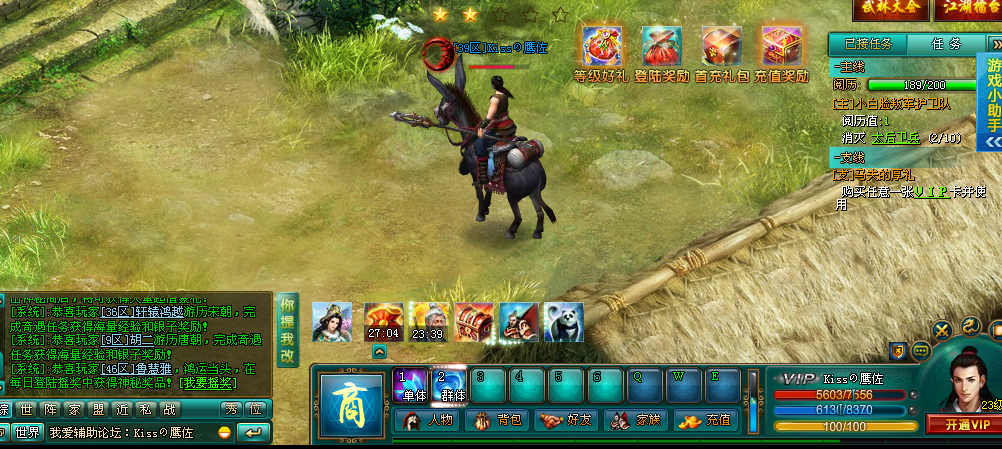
Task: Activate the 单体 single-target skill
Action: click(x=414, y=386)
